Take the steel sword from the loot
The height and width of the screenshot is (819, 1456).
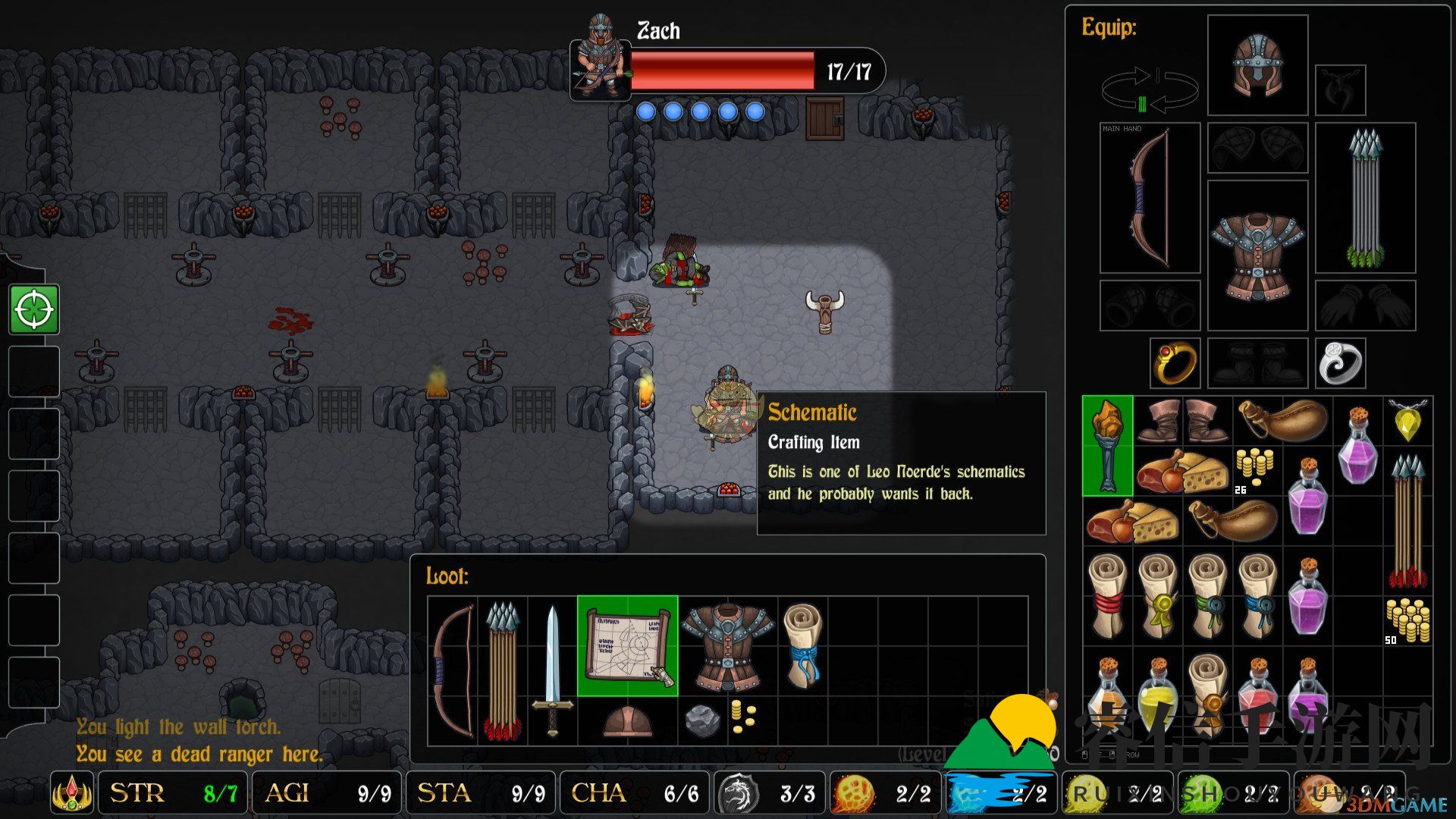552,670
